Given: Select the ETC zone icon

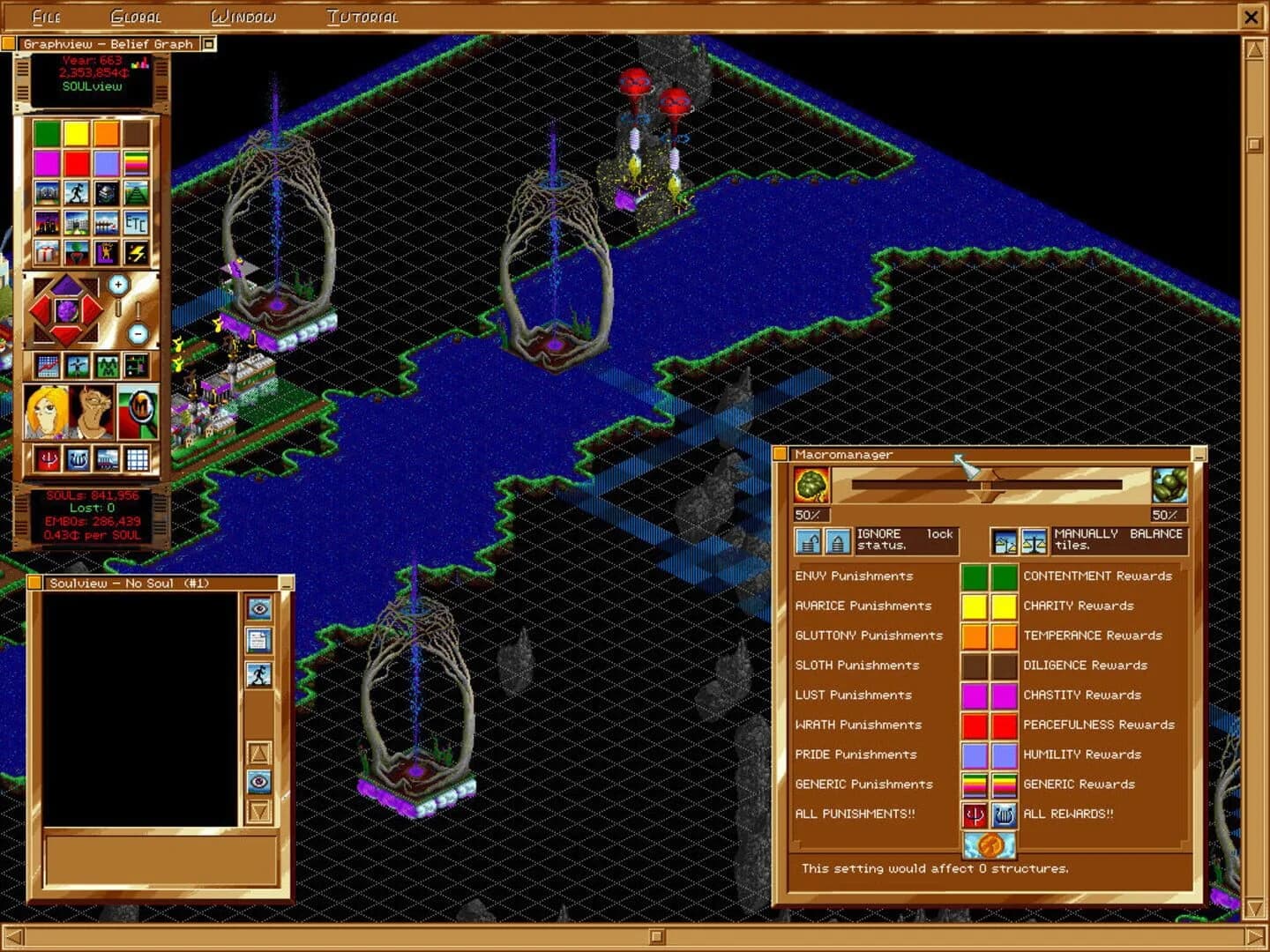Looking at the screenshot, I should (x=135, y=224).
